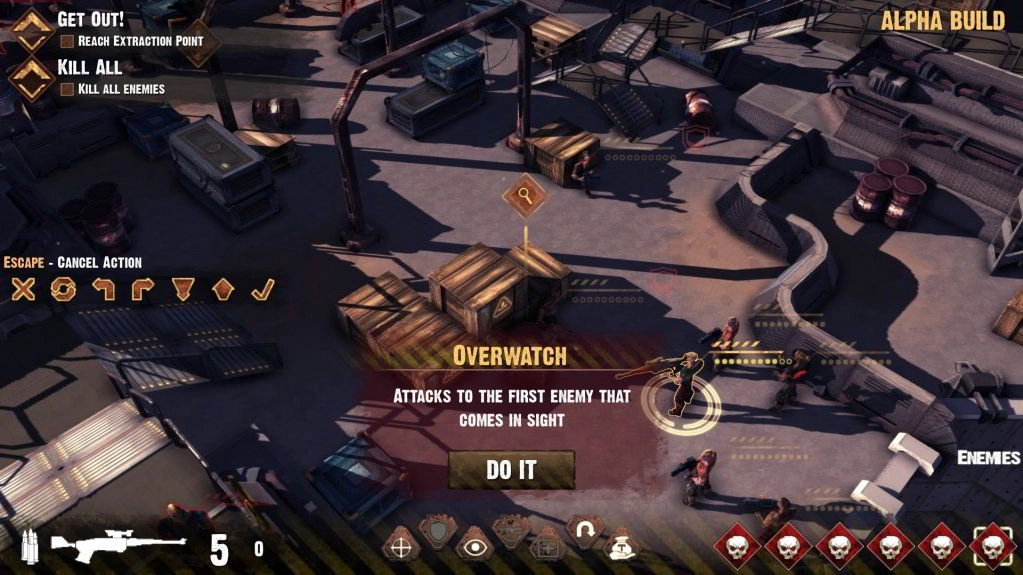Click the sniper rifle weapon icon
The image size is (1023, 575).
[x=117, y=545]
